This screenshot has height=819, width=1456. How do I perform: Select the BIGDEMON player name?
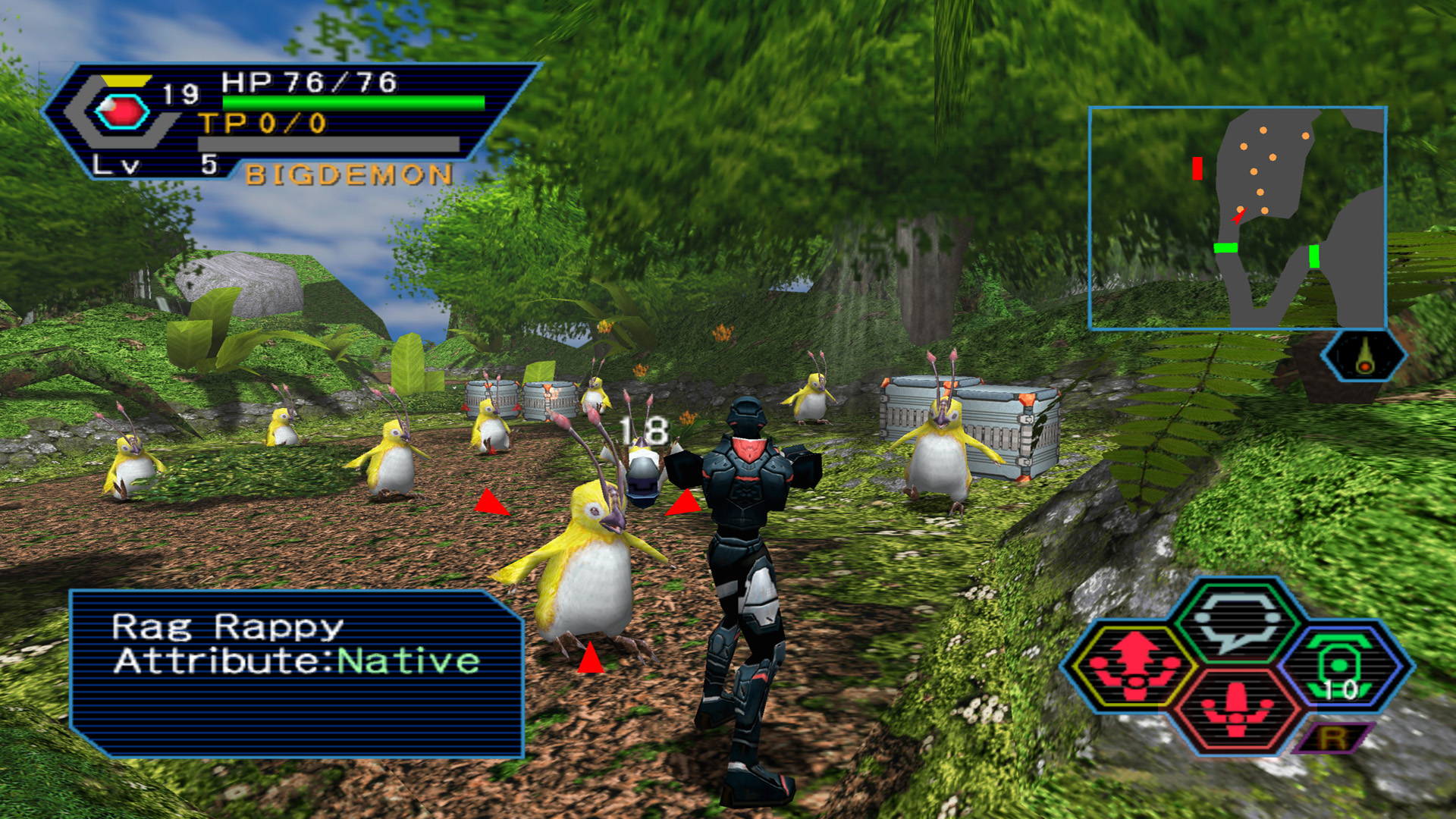click(x=349, y=175)
